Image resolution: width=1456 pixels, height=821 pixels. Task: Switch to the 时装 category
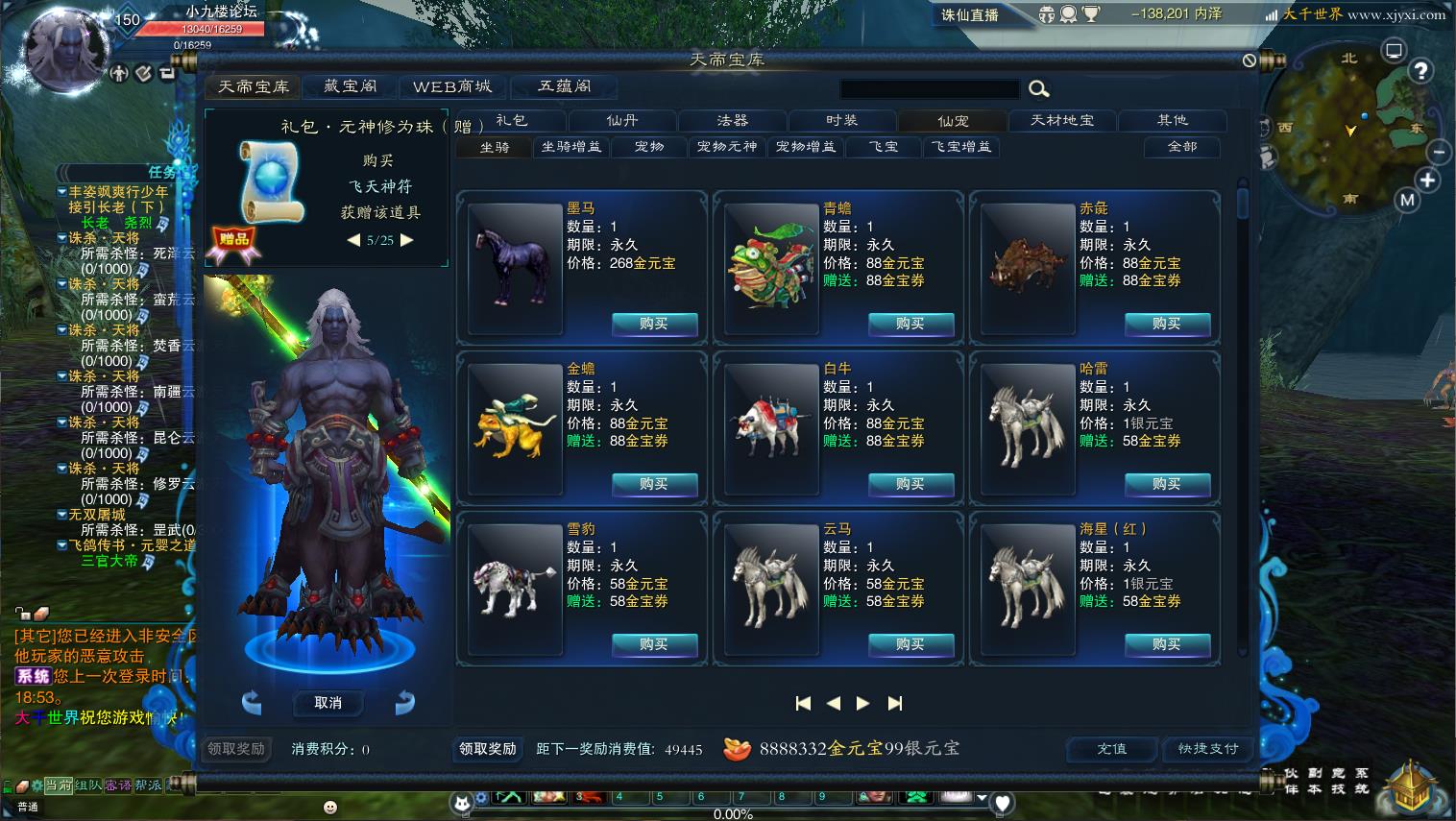[x=842, y=120]
